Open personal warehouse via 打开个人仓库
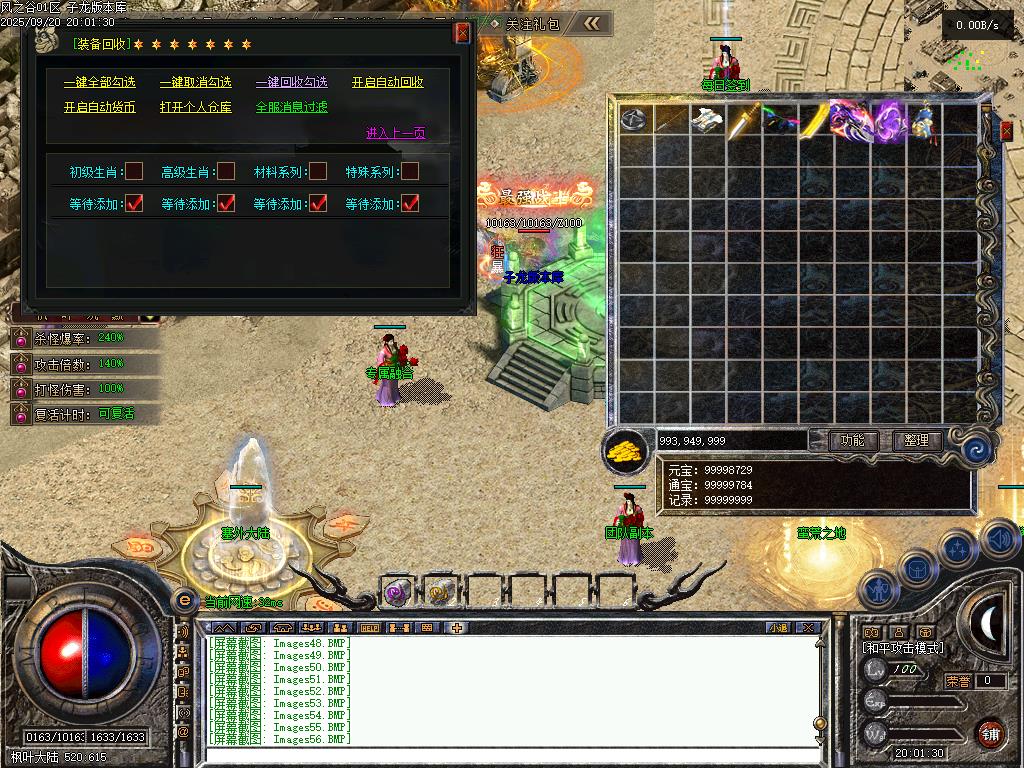This screenshot has height=768, width=1024. pos(195,107)
